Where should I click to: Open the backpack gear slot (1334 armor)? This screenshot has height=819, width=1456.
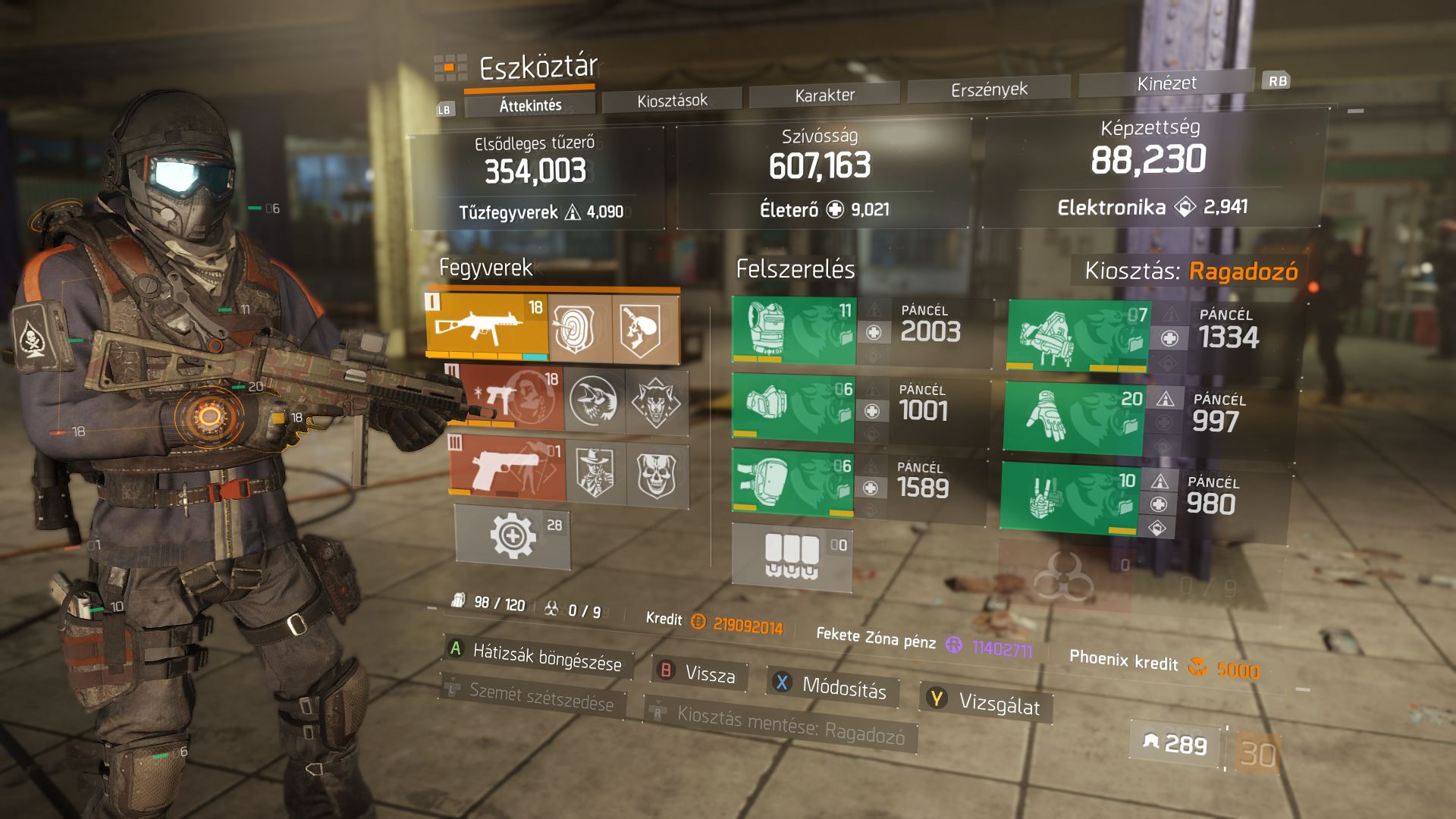pyautogui.click(x=1078, y=336)
